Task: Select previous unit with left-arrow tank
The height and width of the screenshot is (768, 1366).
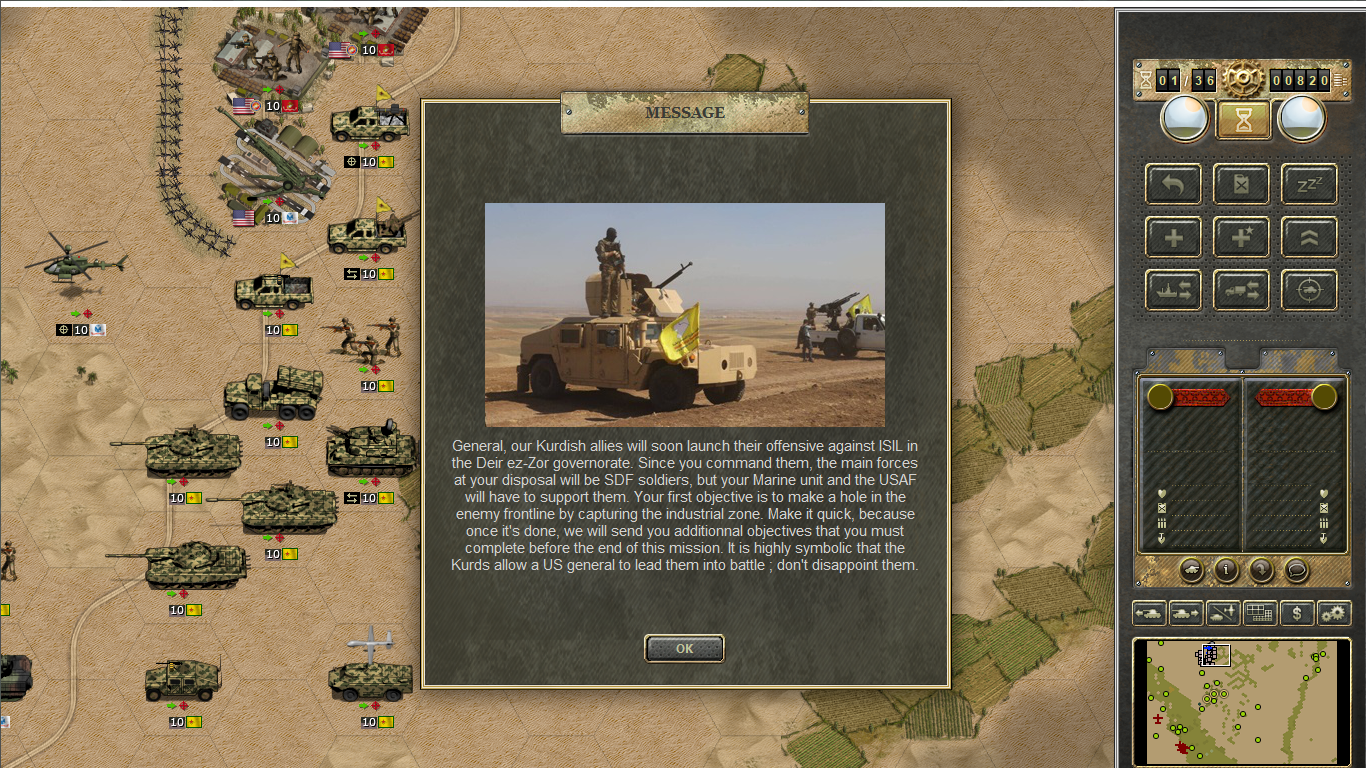Action: [x=1149, y=613]
